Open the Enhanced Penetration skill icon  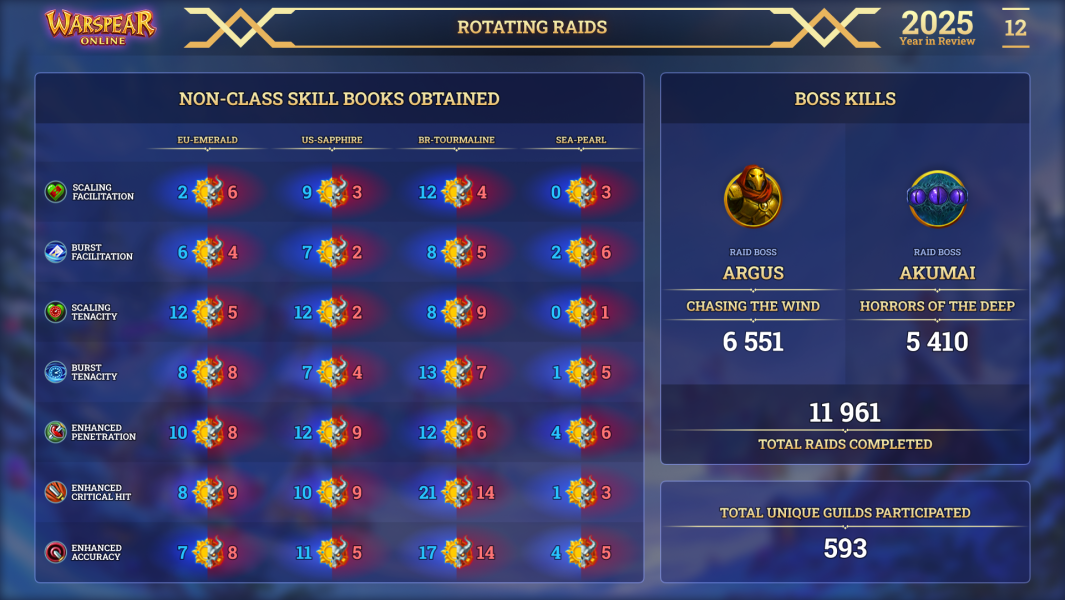click(56, 432)
